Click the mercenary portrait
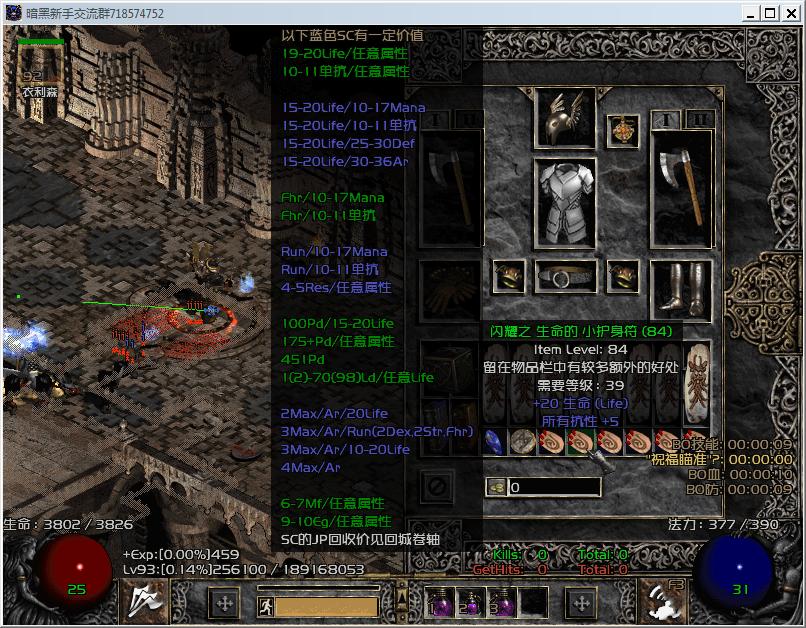 [41, 66]
